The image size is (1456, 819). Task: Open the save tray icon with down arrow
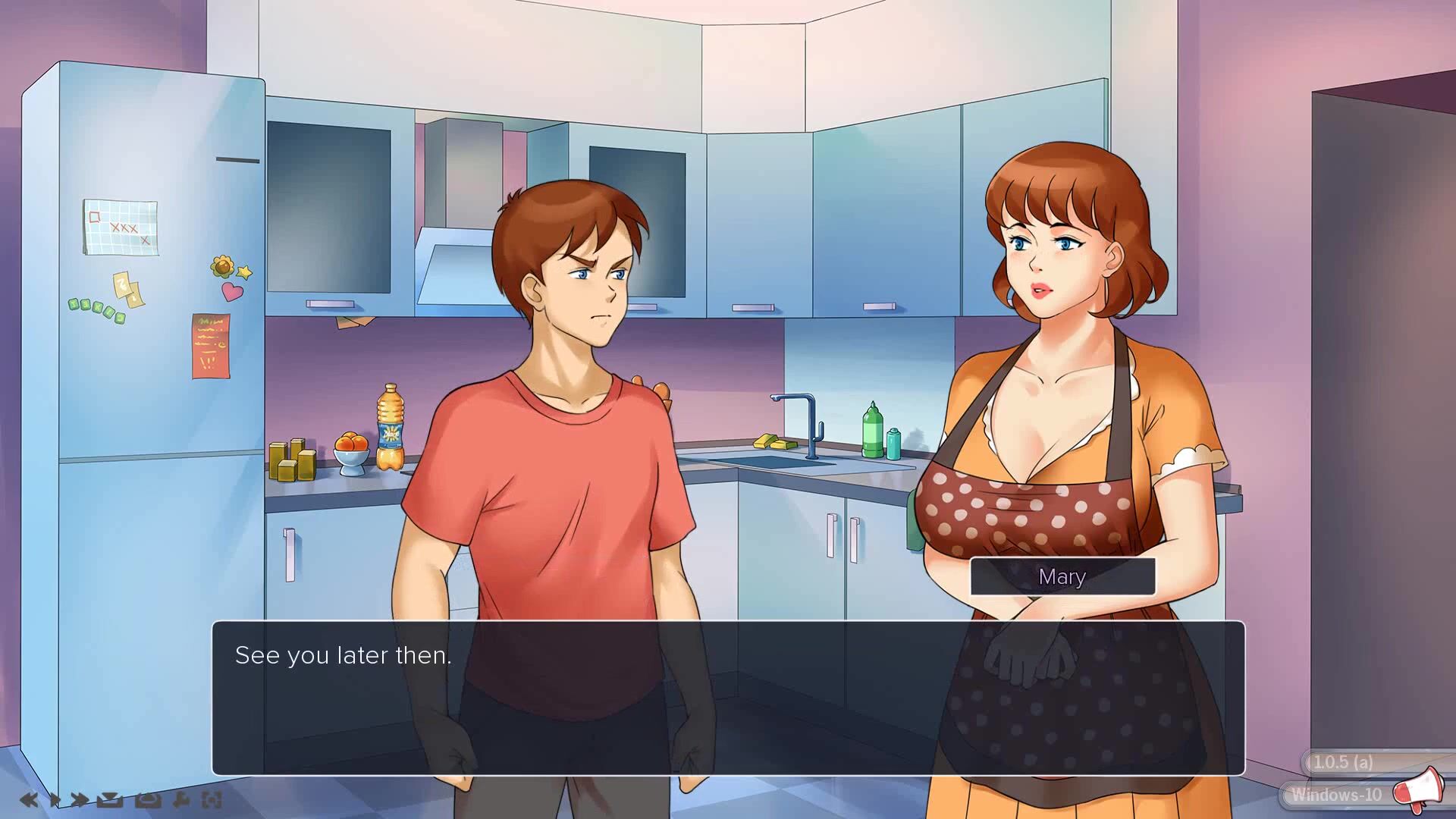[110, 799]
